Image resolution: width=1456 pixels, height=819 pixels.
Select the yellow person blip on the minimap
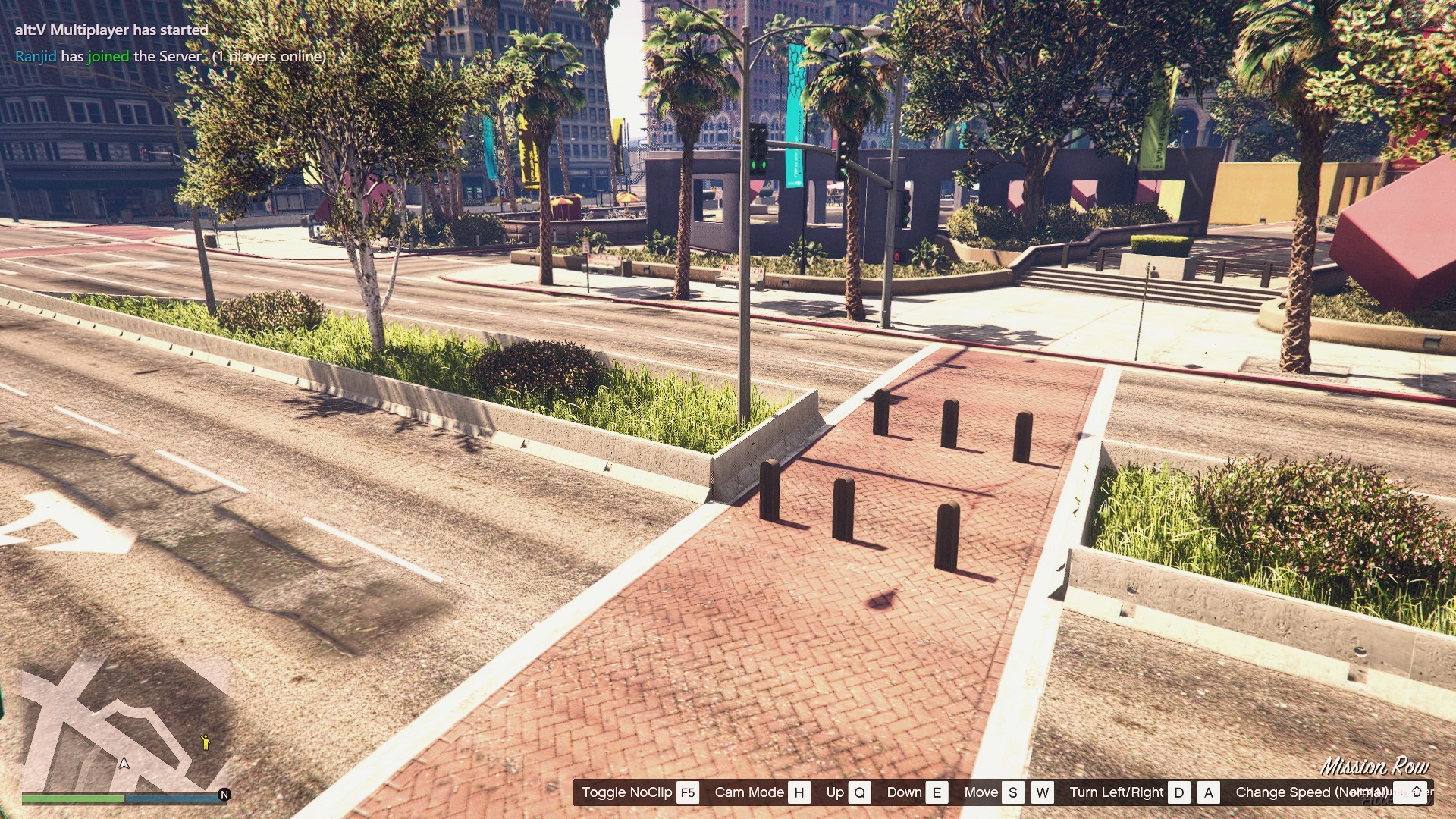click(205, 742)
